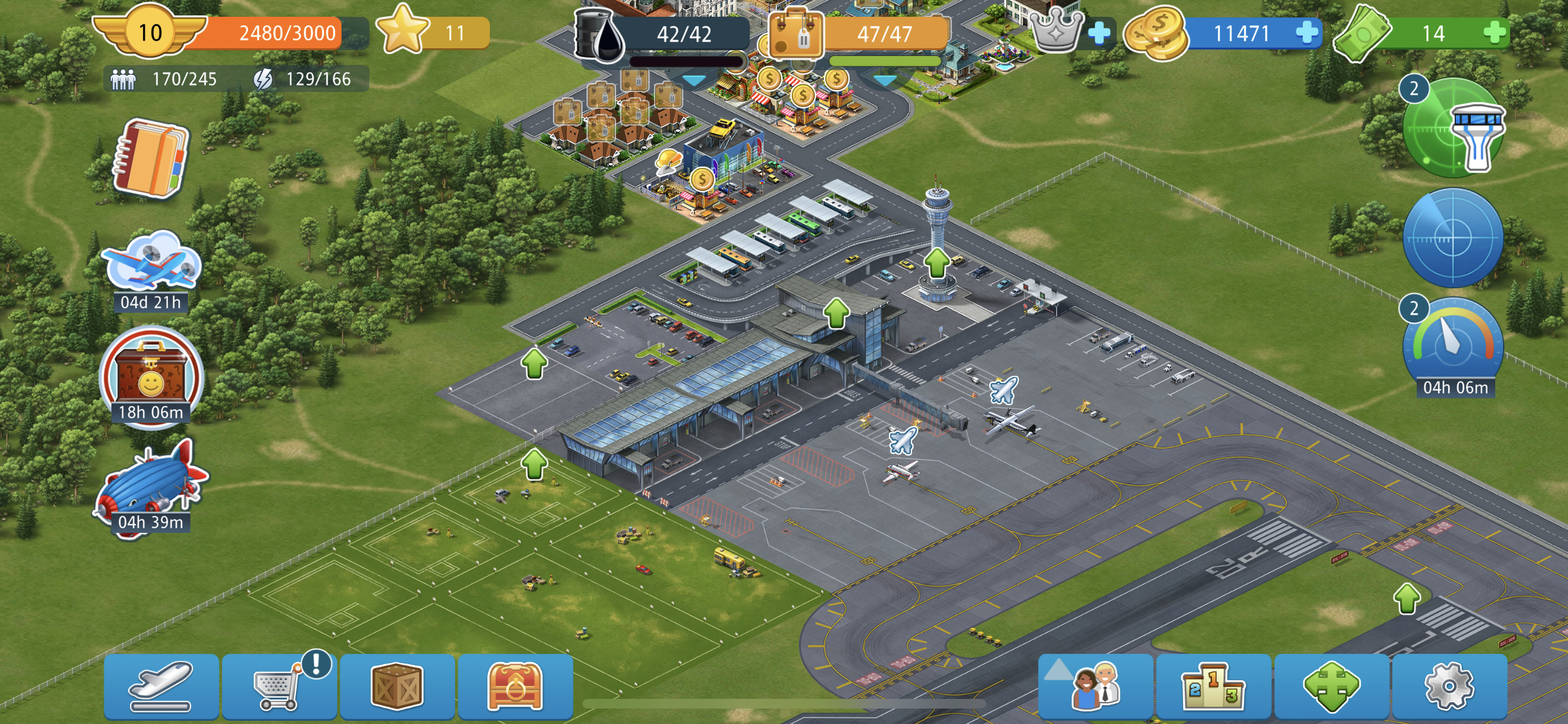Image resolution: width=1568 pixels, height=724 pixels.
Task: Open the smiling suitcase event
Action: 151,376
